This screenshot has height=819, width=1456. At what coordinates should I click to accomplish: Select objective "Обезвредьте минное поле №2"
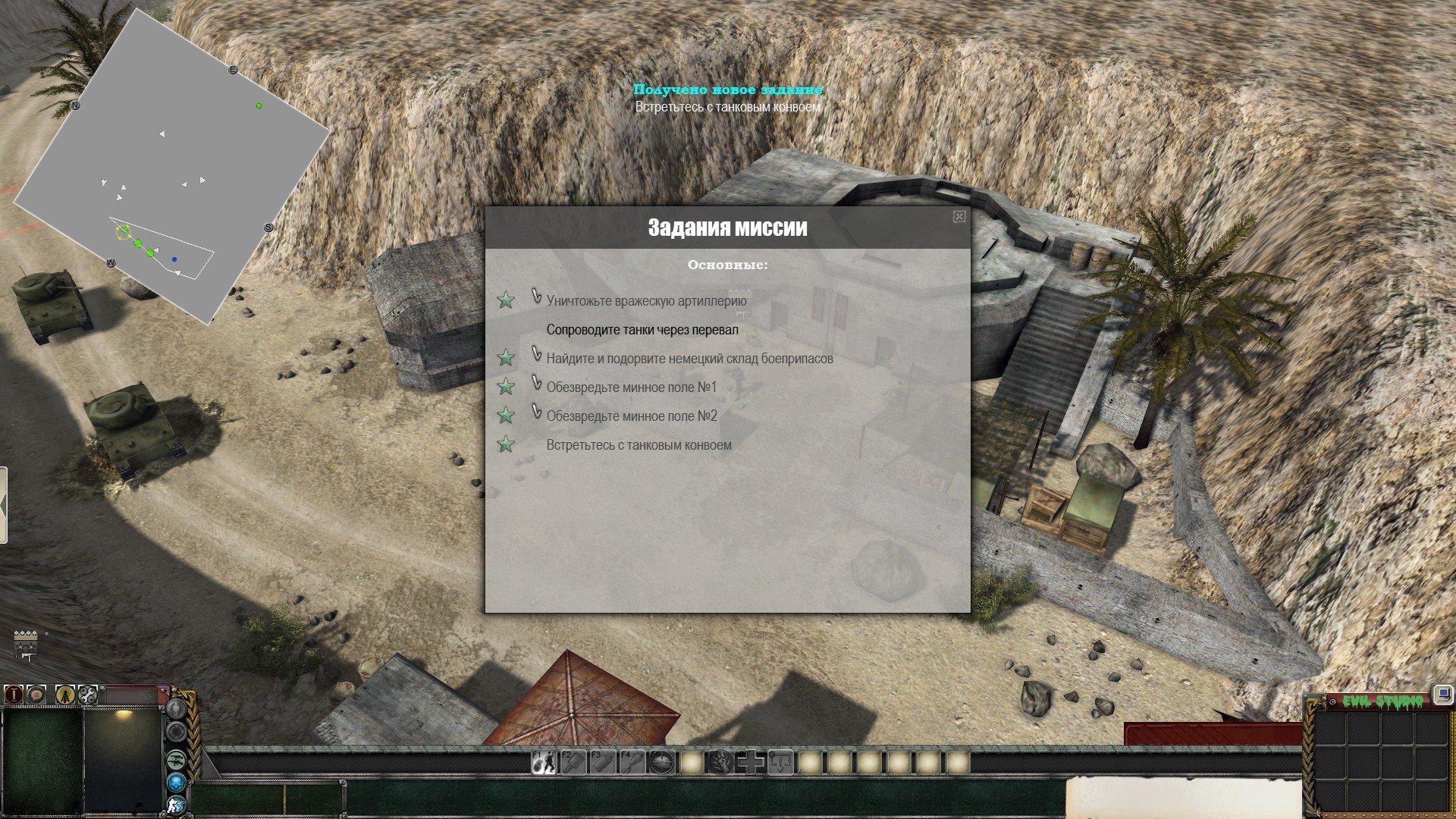631,416
